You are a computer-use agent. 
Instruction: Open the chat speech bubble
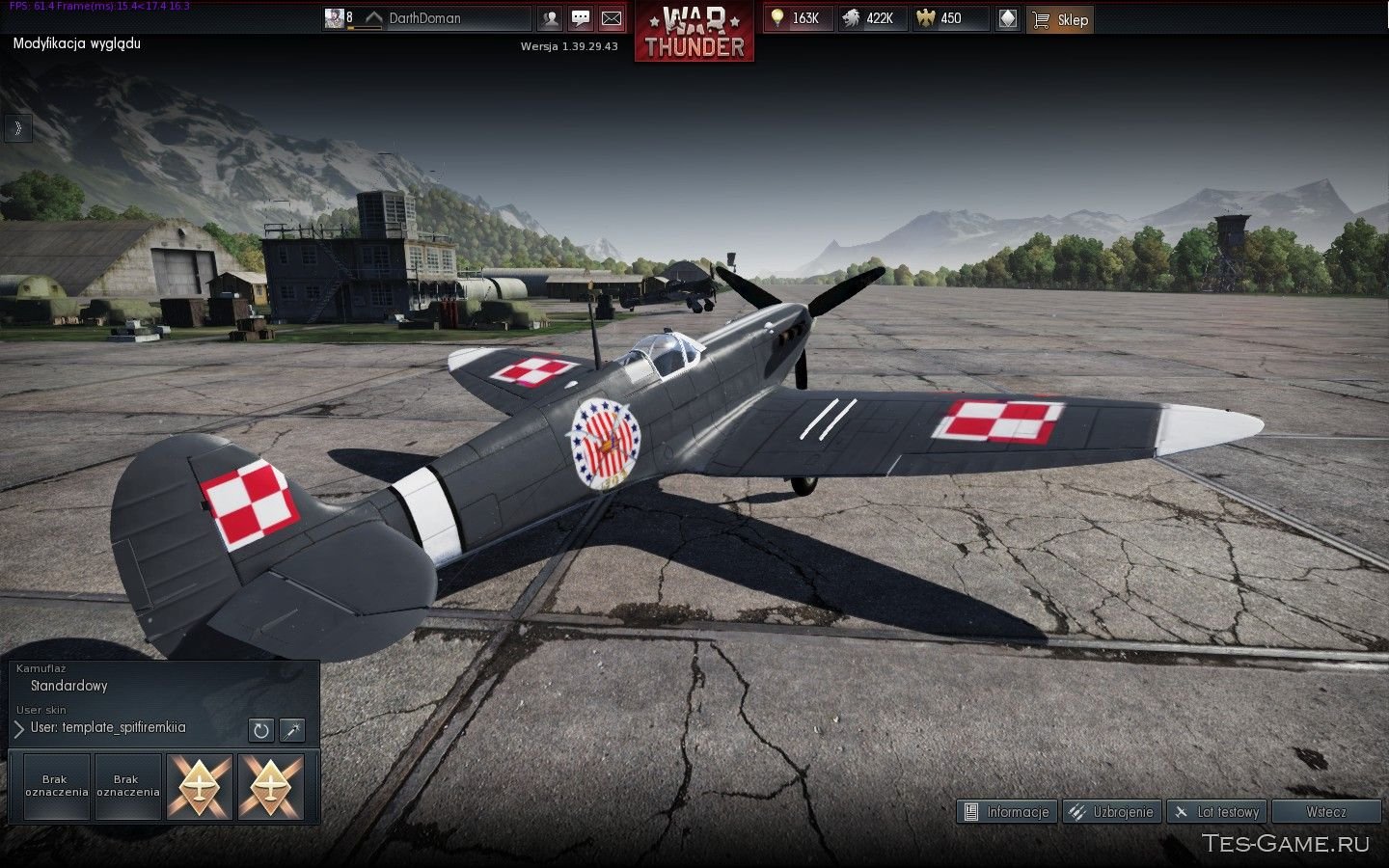click(581, 18)
